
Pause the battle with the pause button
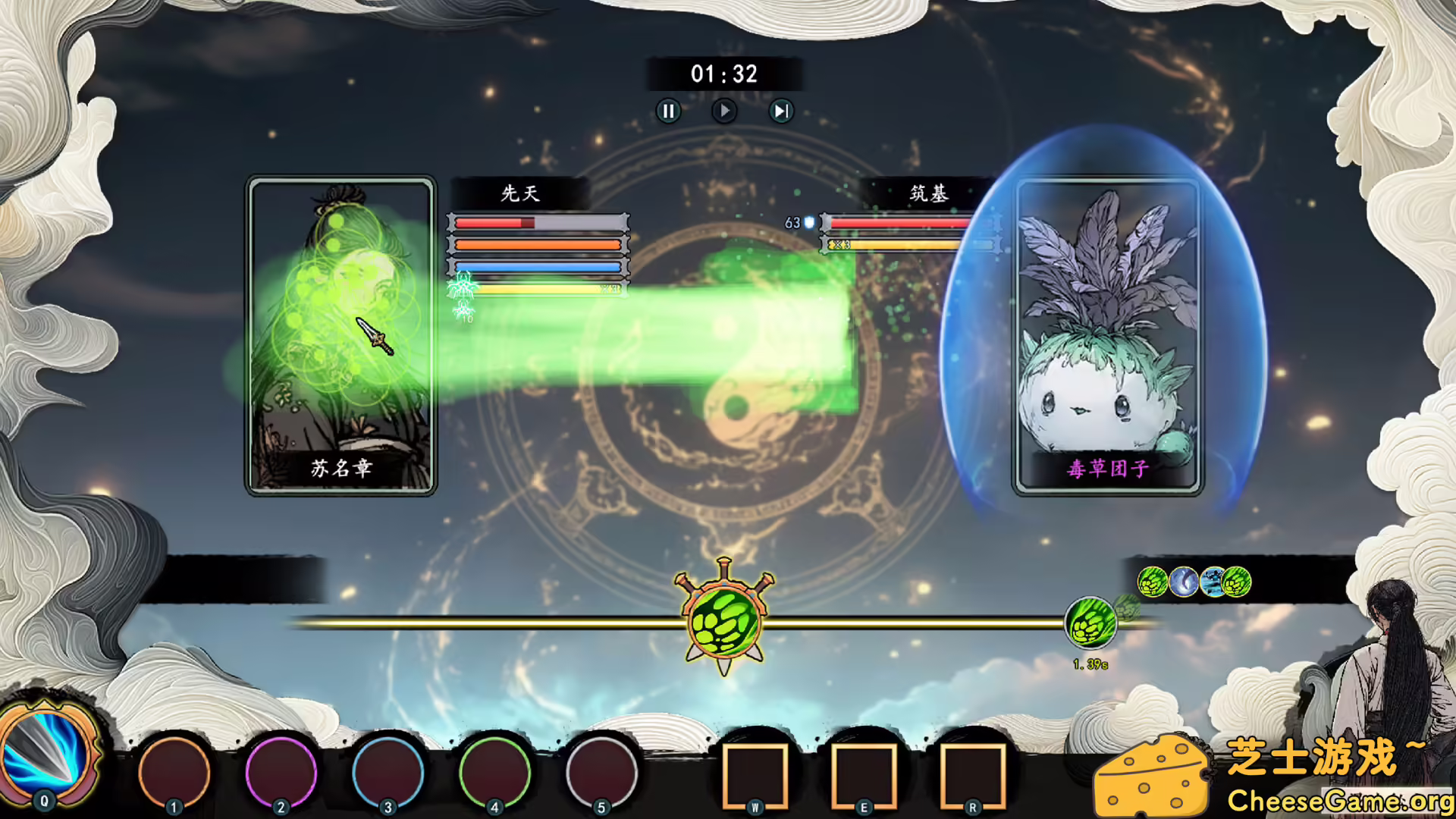pos(668,111)
